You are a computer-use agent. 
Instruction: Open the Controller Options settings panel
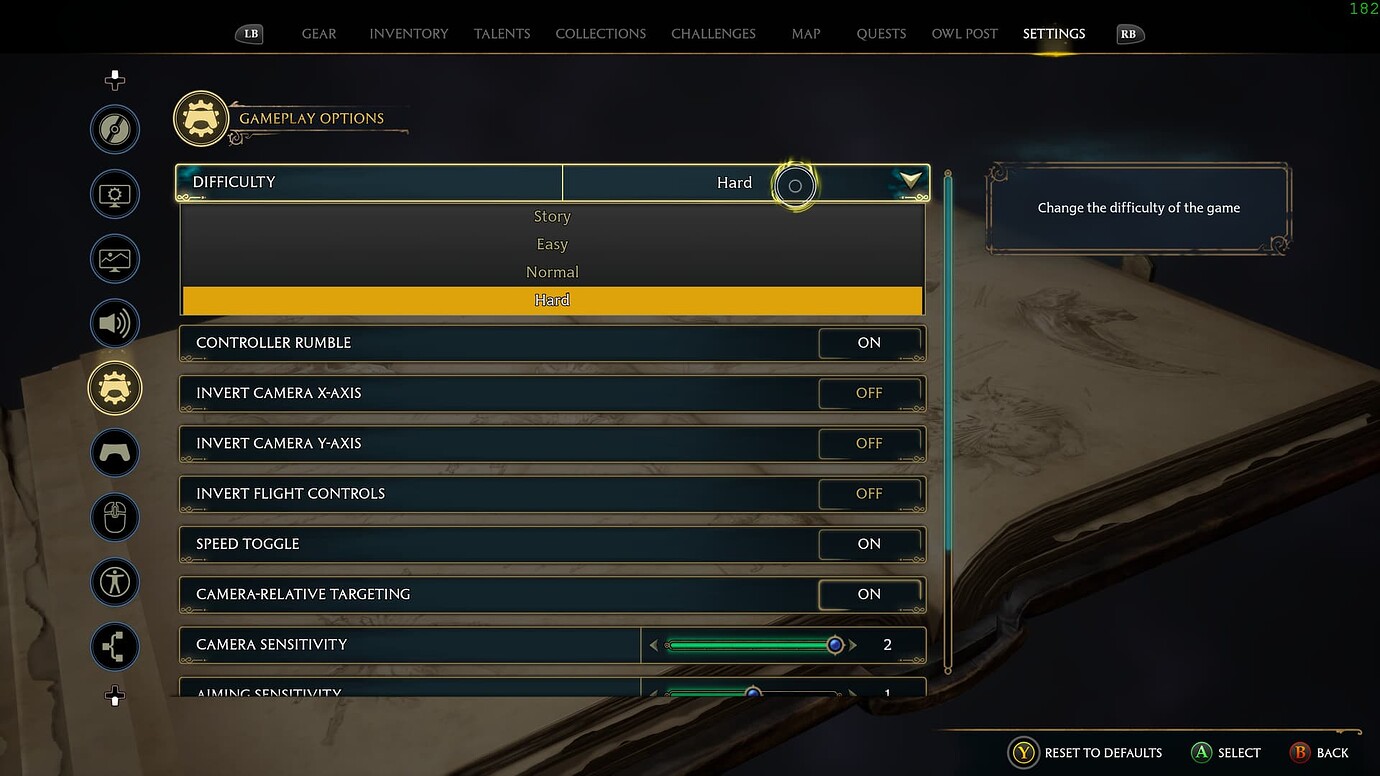(x=114, y=453)
